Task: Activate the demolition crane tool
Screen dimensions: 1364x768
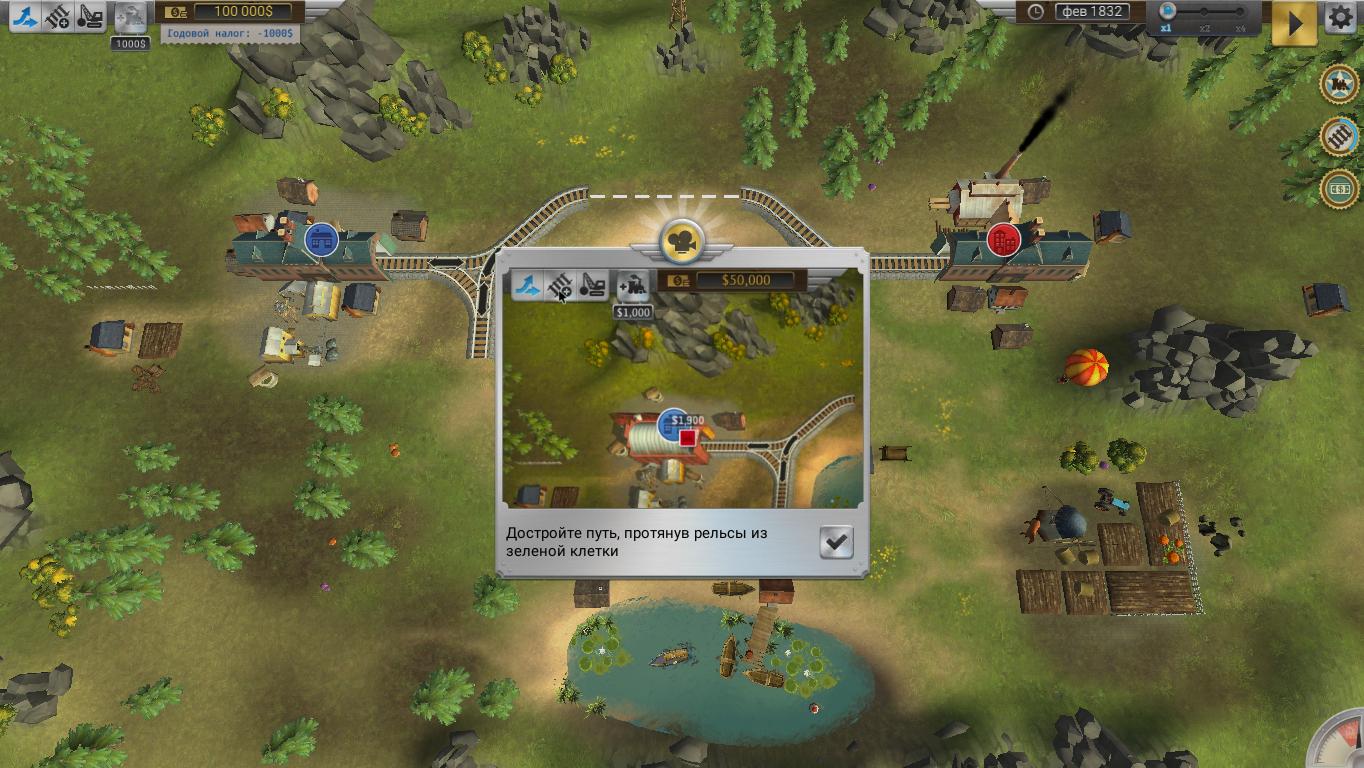Action: pos(91,16)
